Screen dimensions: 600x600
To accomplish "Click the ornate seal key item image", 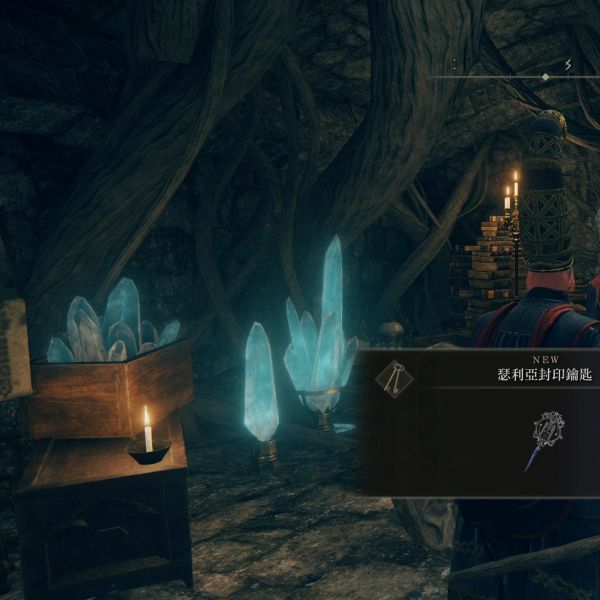I will pos(546,437).
